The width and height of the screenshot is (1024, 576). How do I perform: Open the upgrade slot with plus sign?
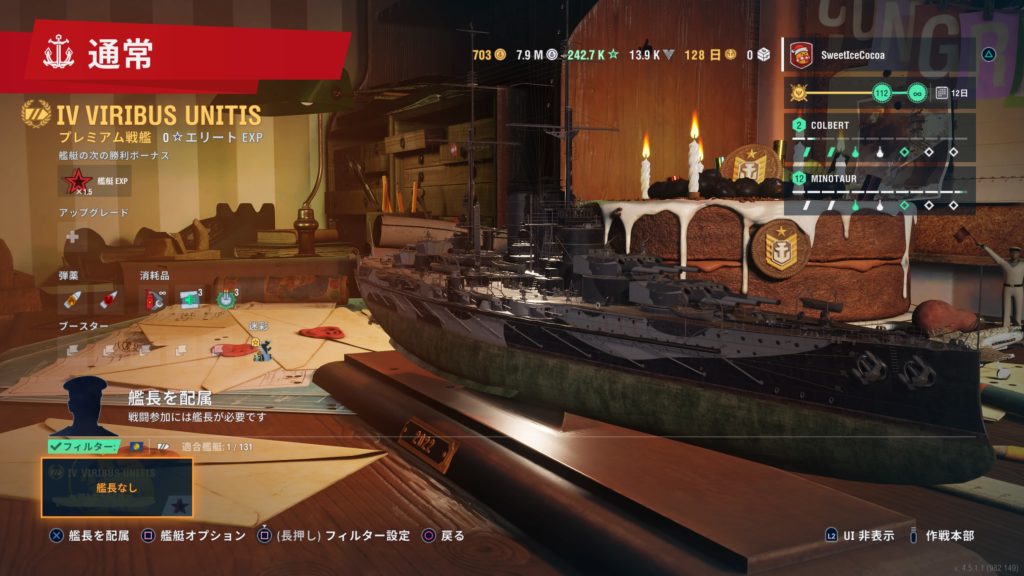(x=72, y=237)
